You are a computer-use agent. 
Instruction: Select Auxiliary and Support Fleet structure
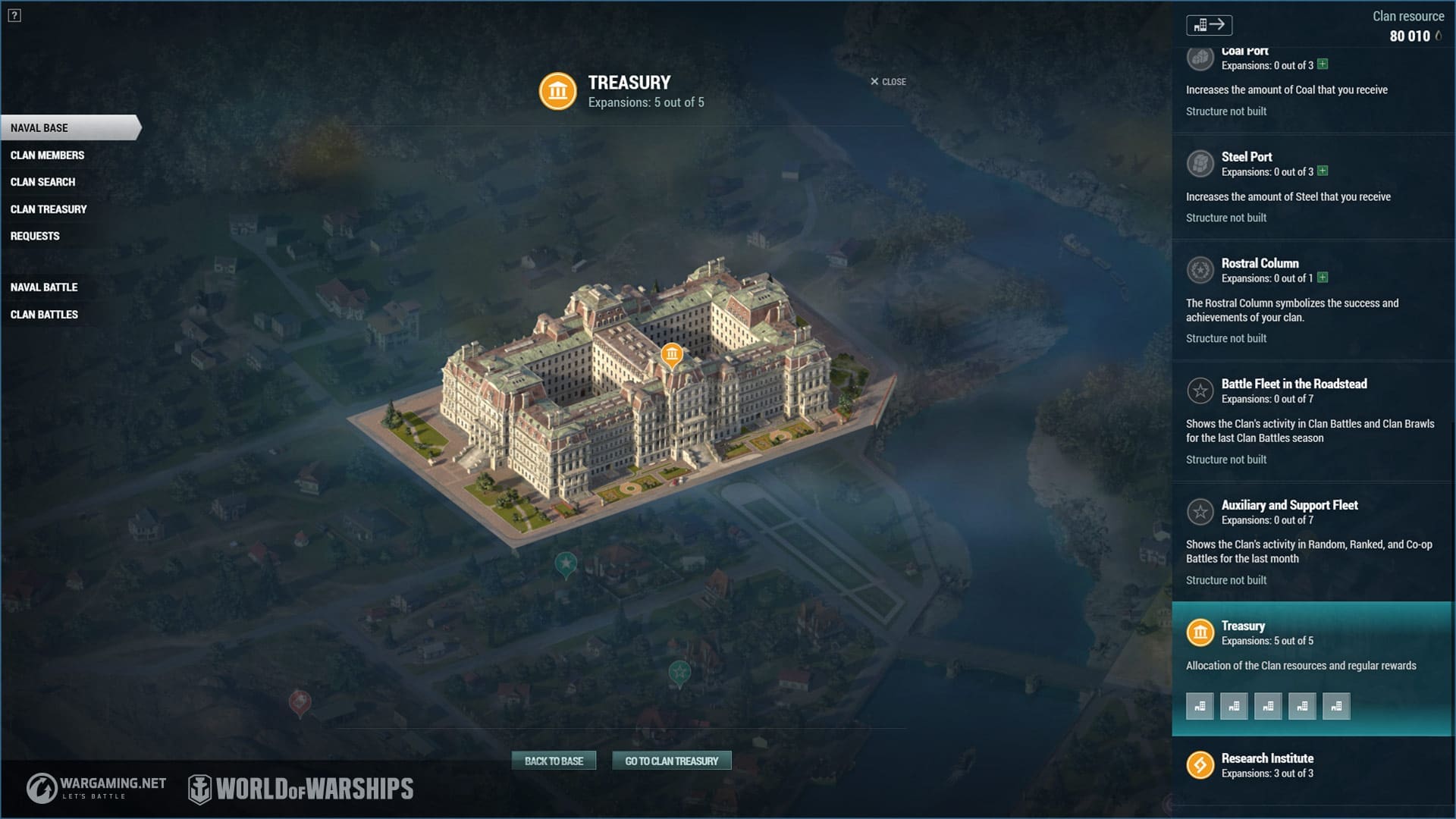(x=1289, y=505)
